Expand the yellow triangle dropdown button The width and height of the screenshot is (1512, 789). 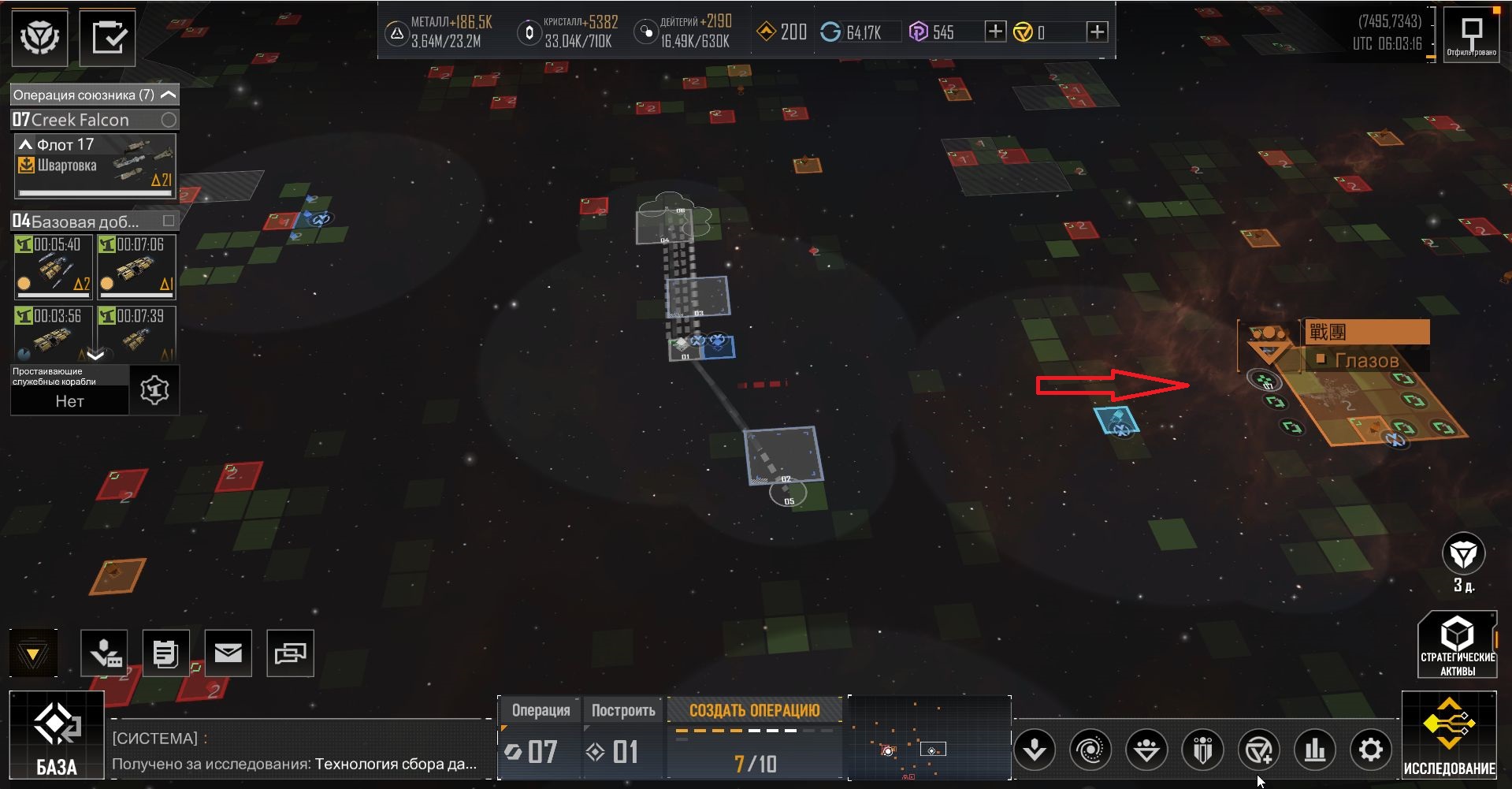click(33, 653)
